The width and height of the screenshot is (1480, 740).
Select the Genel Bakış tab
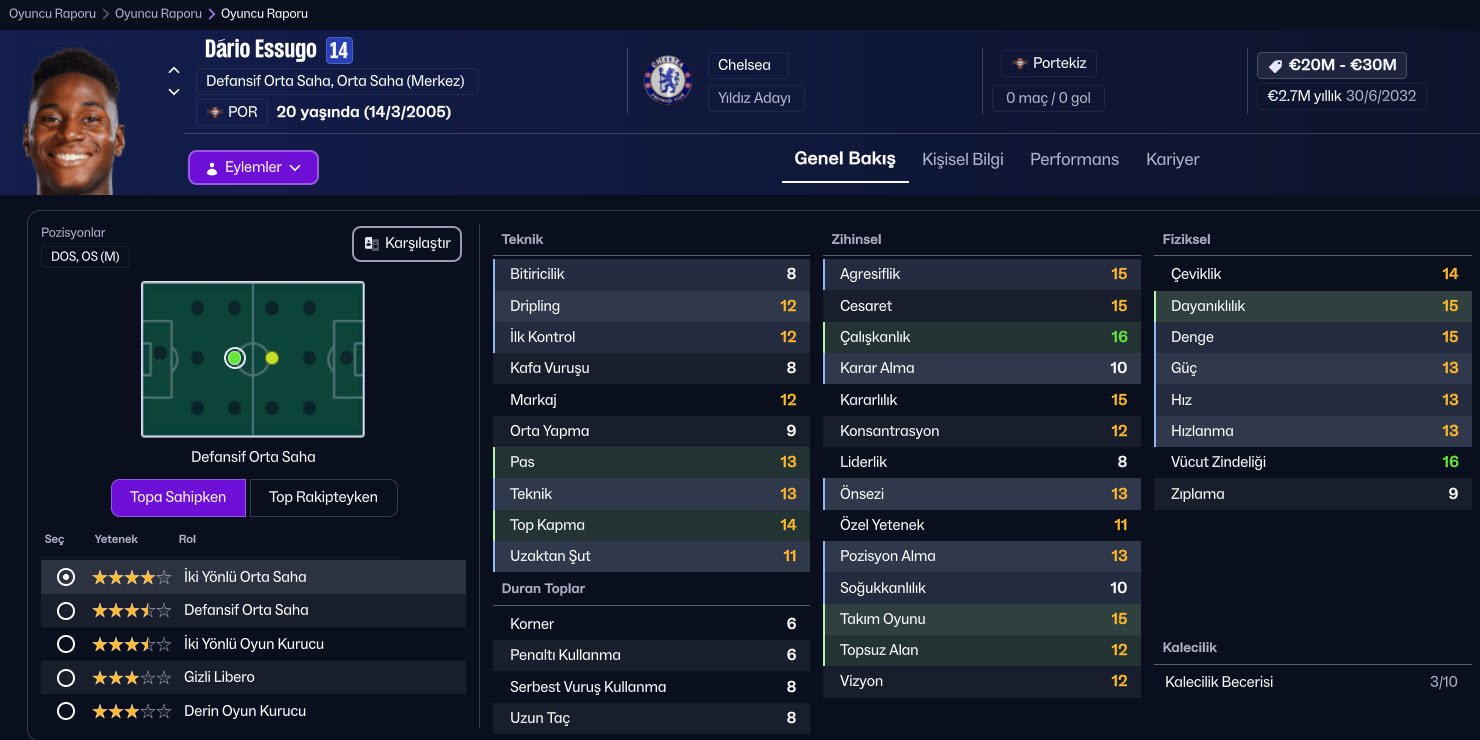coord(845,159)
